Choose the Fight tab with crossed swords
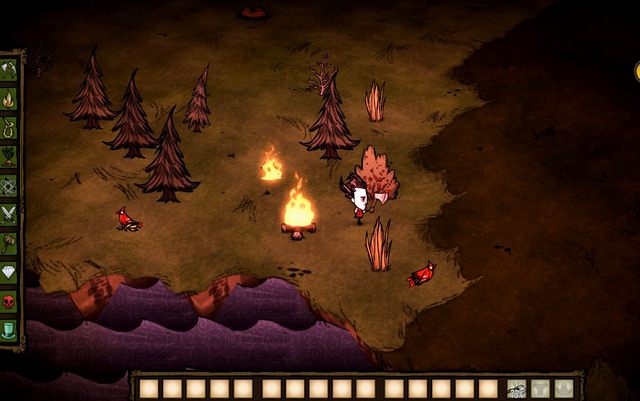The height and width of the screenshot is (401, 640). (9, 214)
